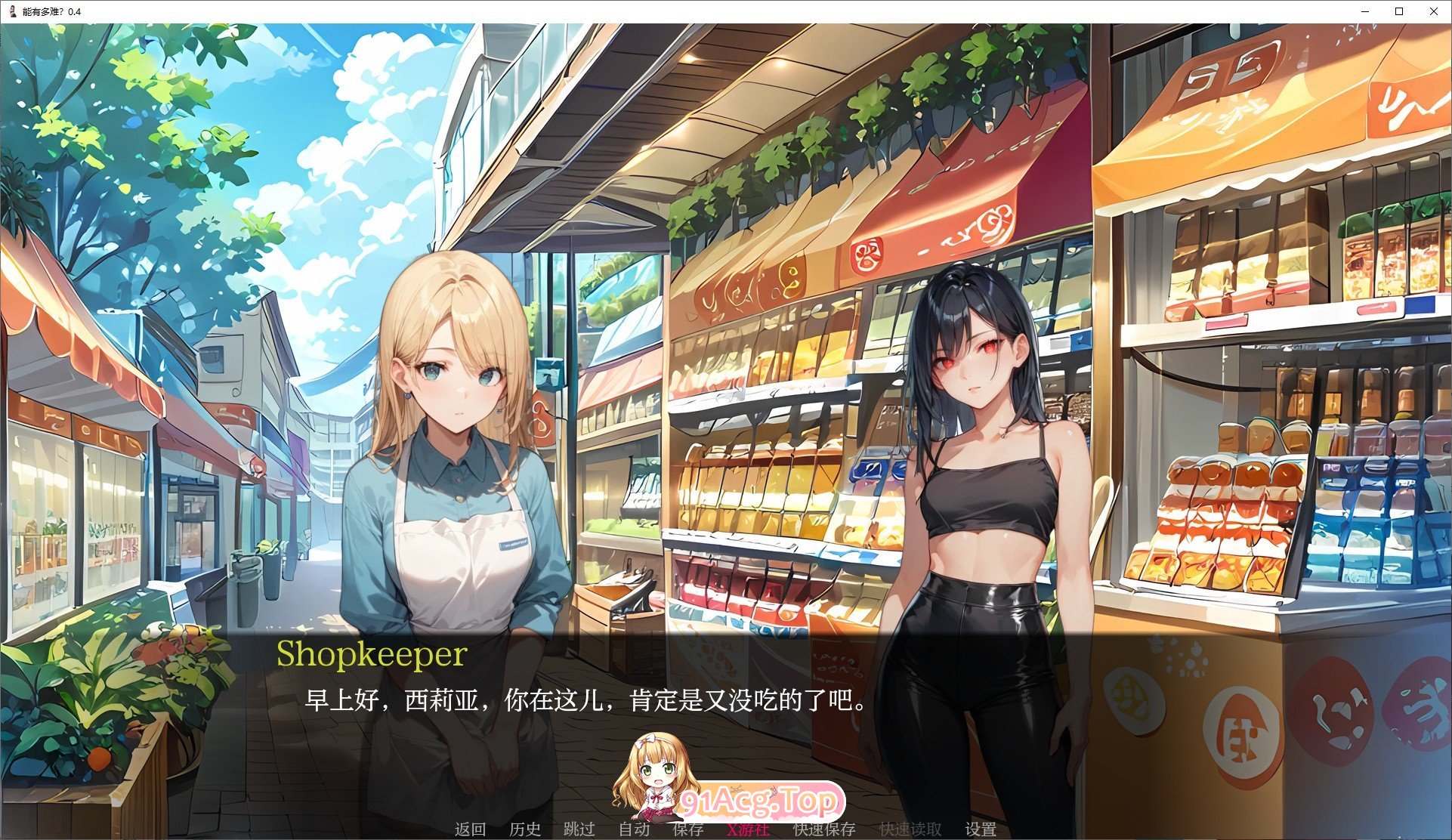The image size is (1452, 840).
Task: Open the 保存 (Save) screen
Action: 687,829
